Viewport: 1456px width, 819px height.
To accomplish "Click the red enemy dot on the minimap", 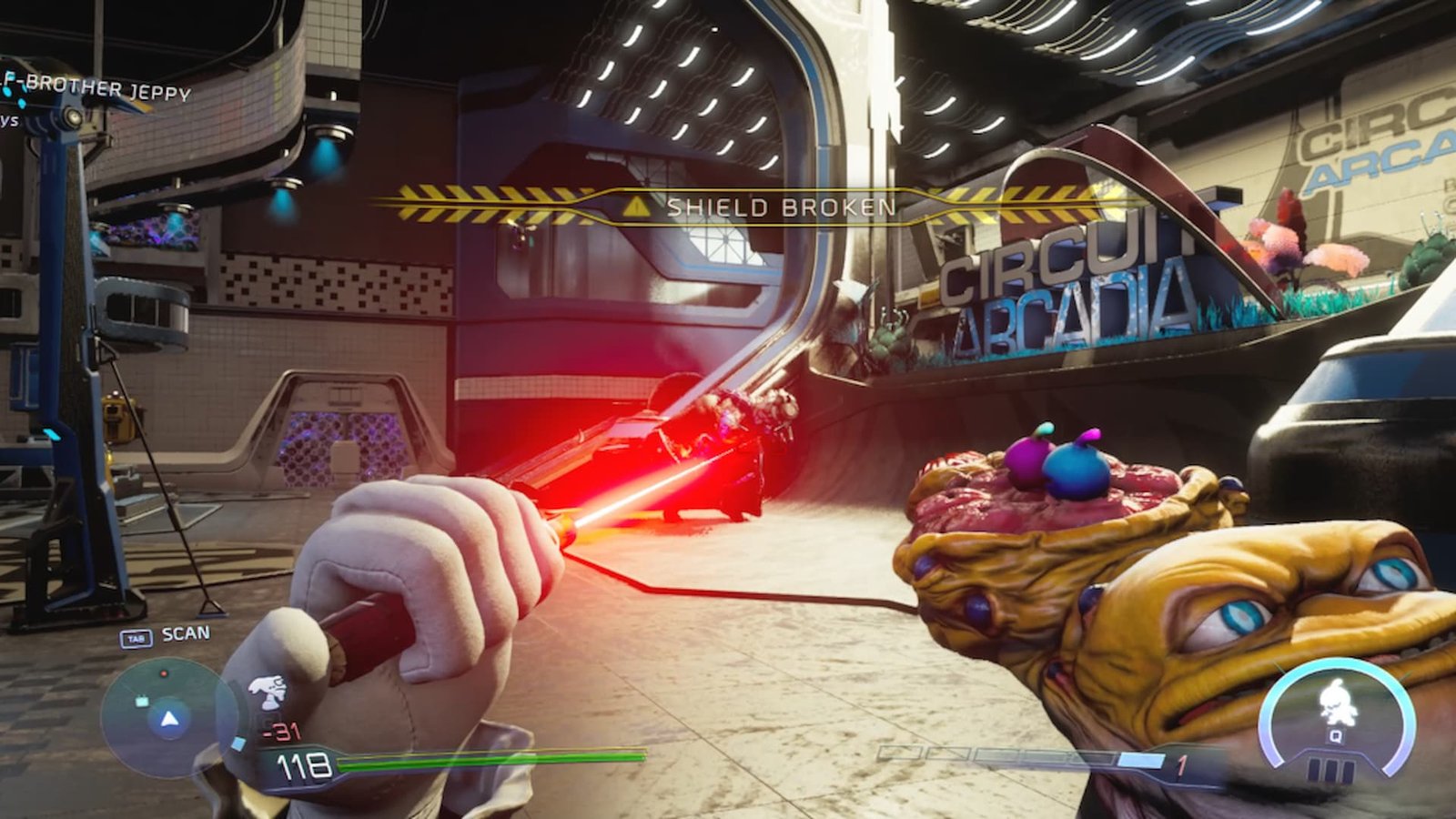I will pyautogui.click(x=163, y=673).
